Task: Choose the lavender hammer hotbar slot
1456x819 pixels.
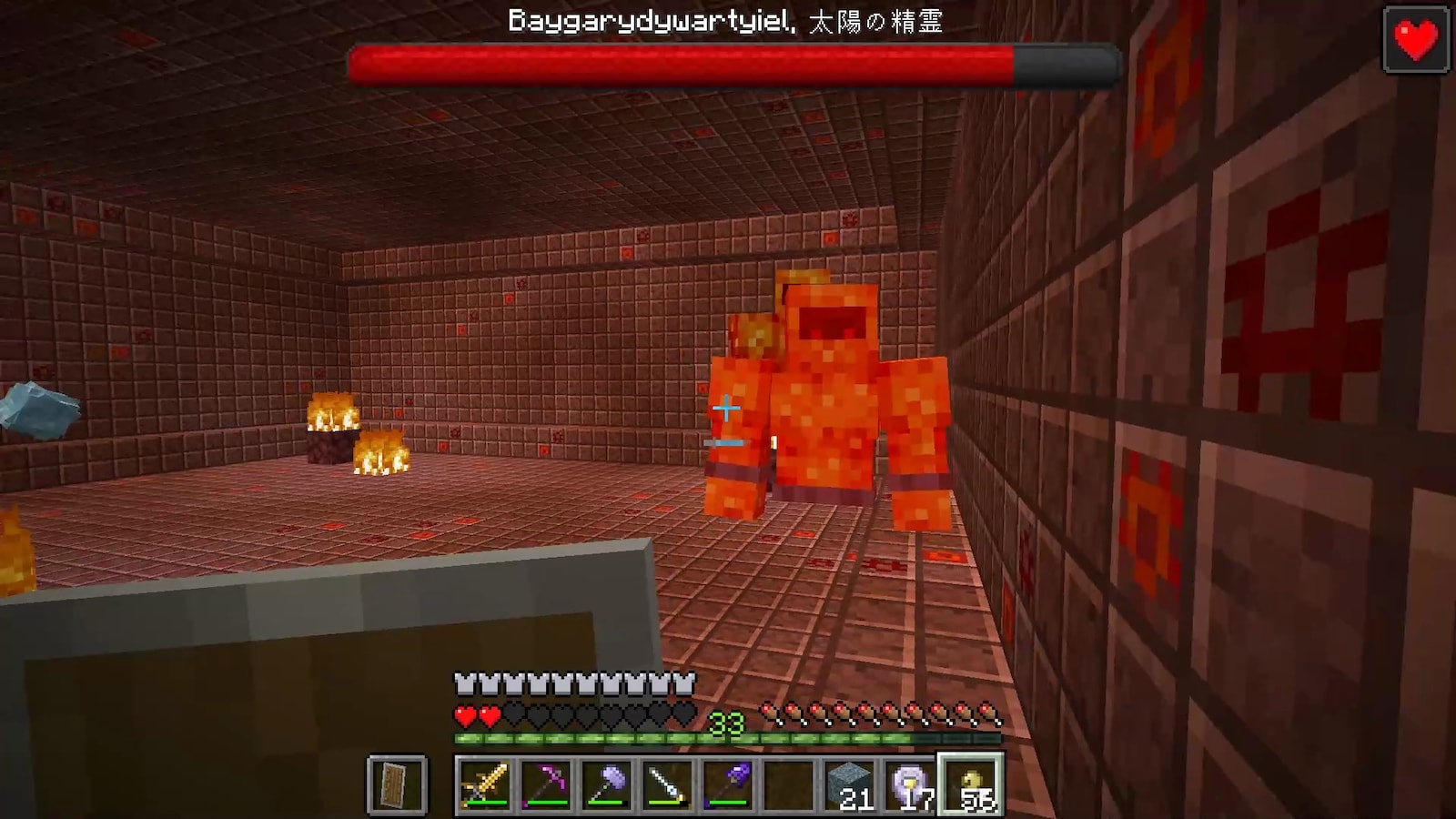Action: tap(607, 784)
